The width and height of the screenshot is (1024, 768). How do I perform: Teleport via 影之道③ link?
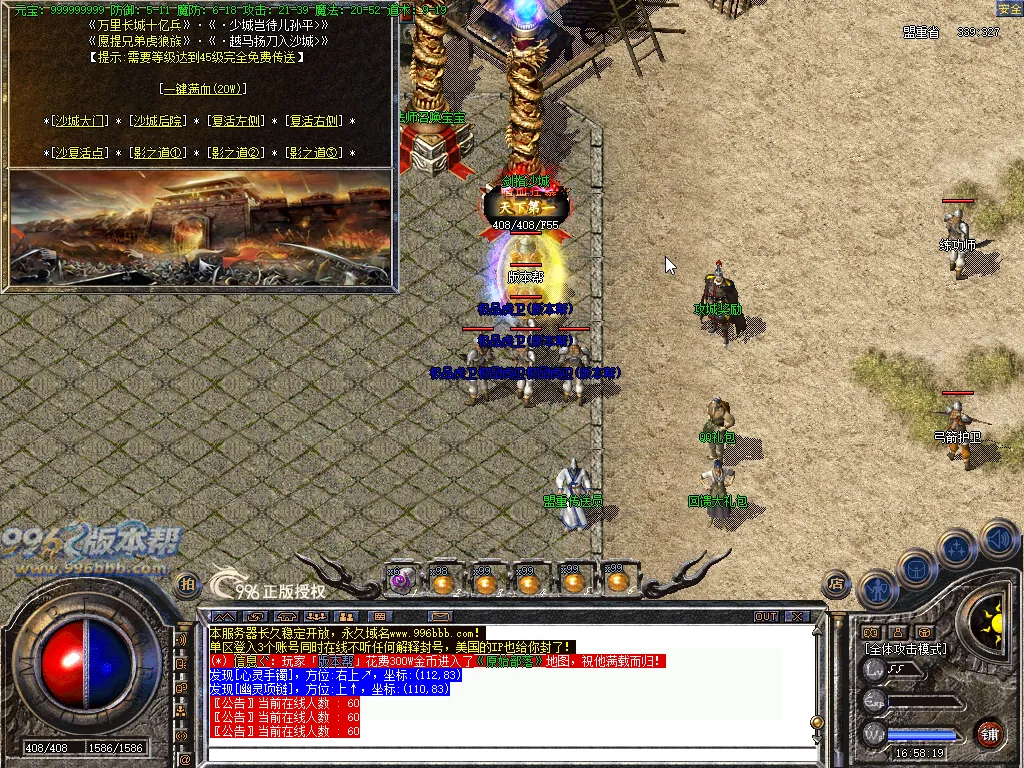(x=315, y=153)
